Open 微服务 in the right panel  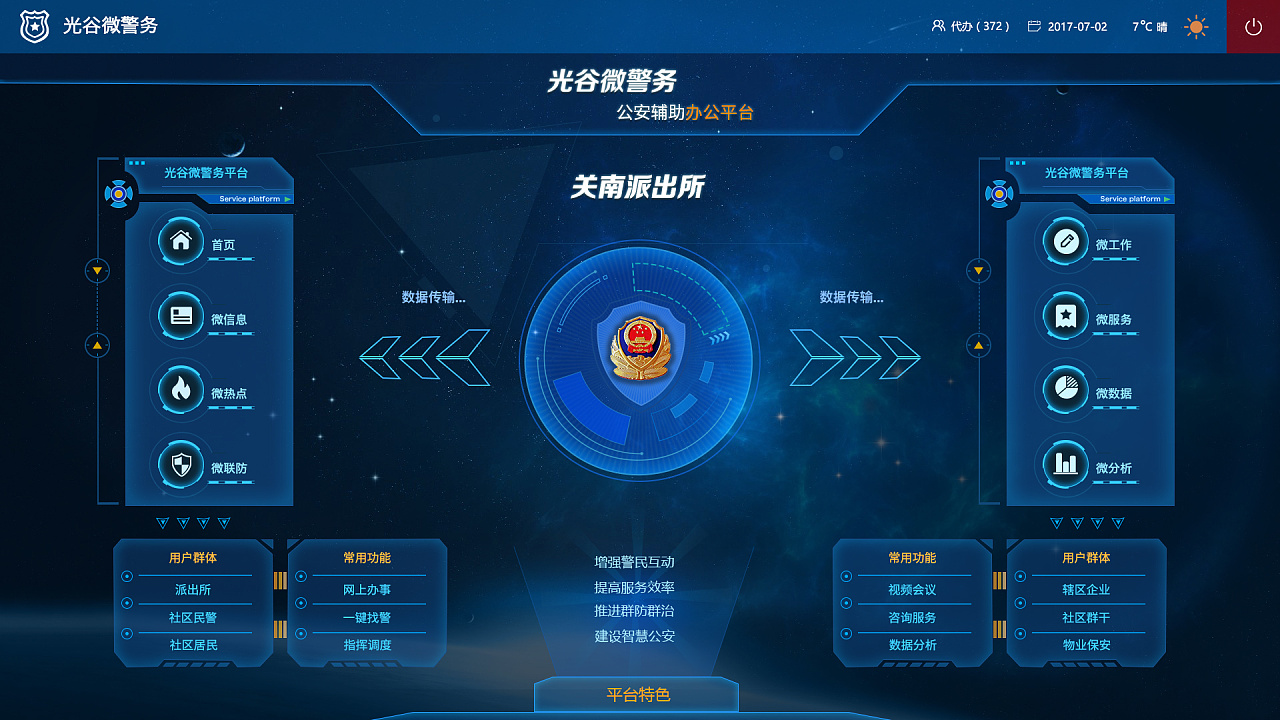pyautogui.click(x=1064, y=317)
